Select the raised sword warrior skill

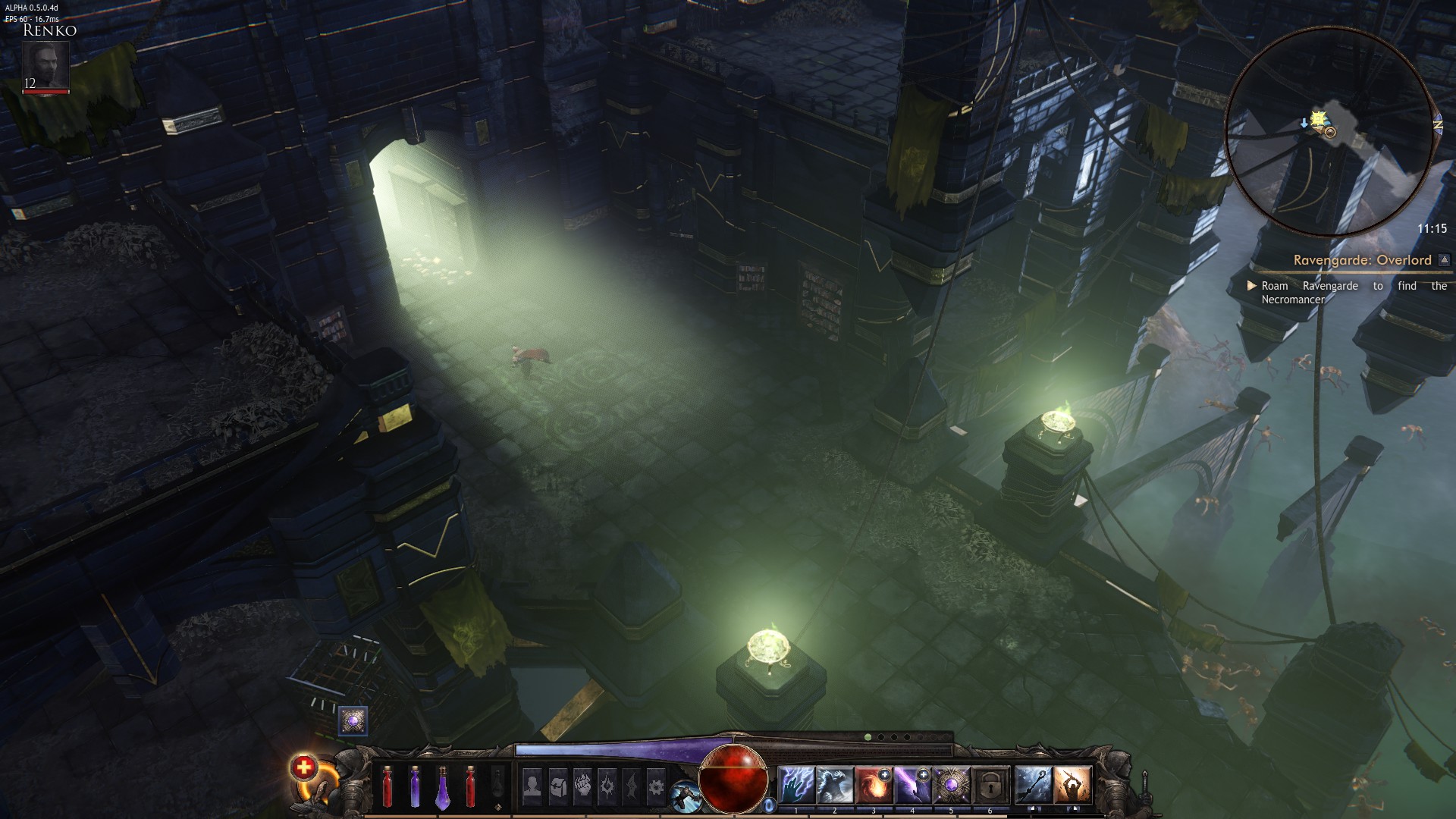pyautogui.click(x=1072, y=785)
